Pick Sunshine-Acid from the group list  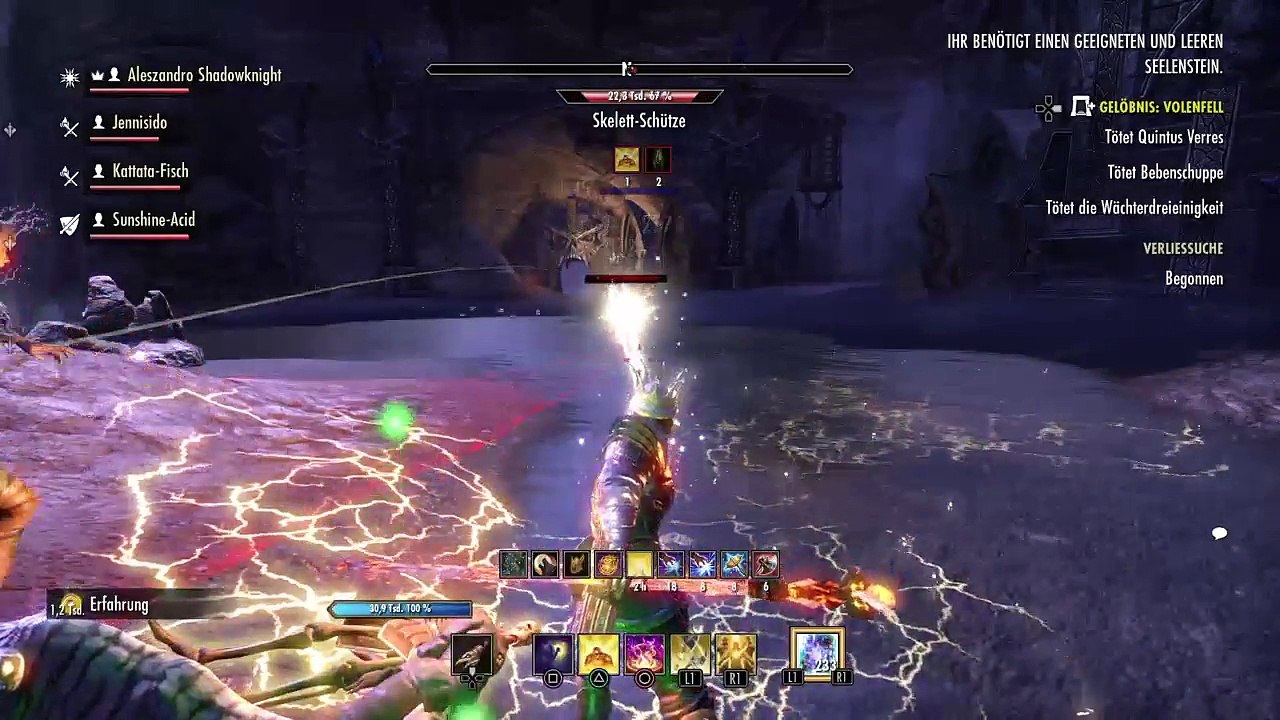coord(153,220)
